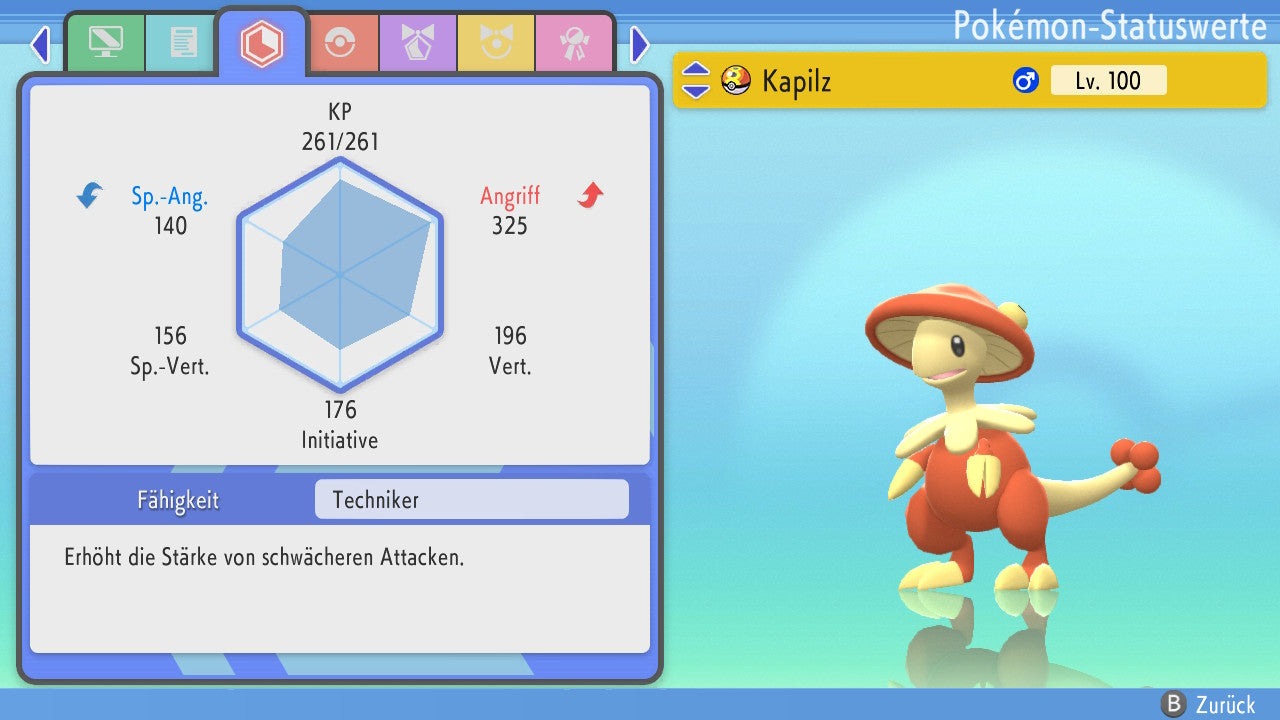Switch to the purple bow pentagon tab
This screenshot has height=720, width=1280.
(418, 42)
